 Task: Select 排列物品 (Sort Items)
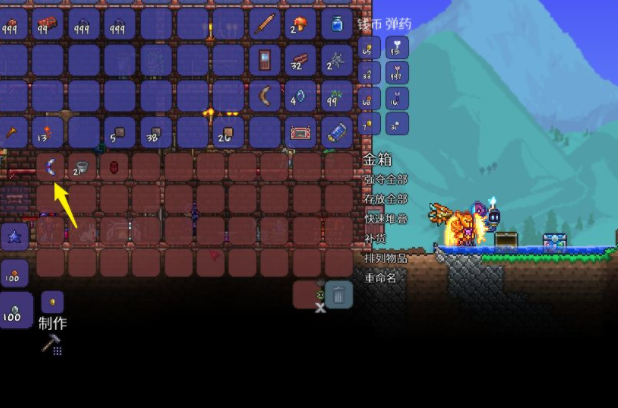(385, 258)
